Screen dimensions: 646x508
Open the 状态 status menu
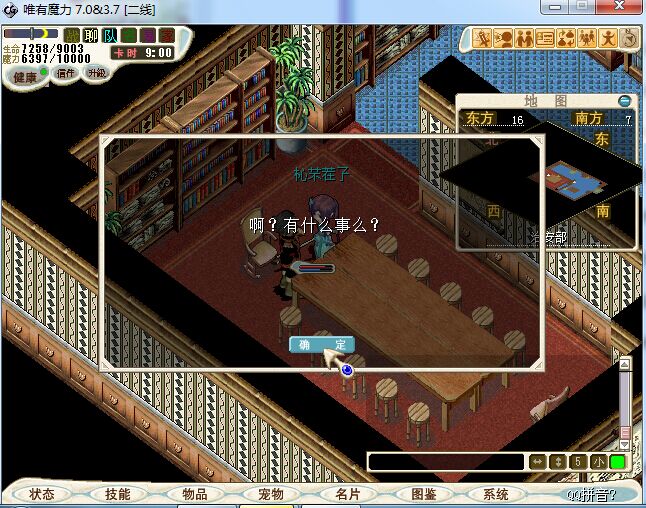point(42,494)
